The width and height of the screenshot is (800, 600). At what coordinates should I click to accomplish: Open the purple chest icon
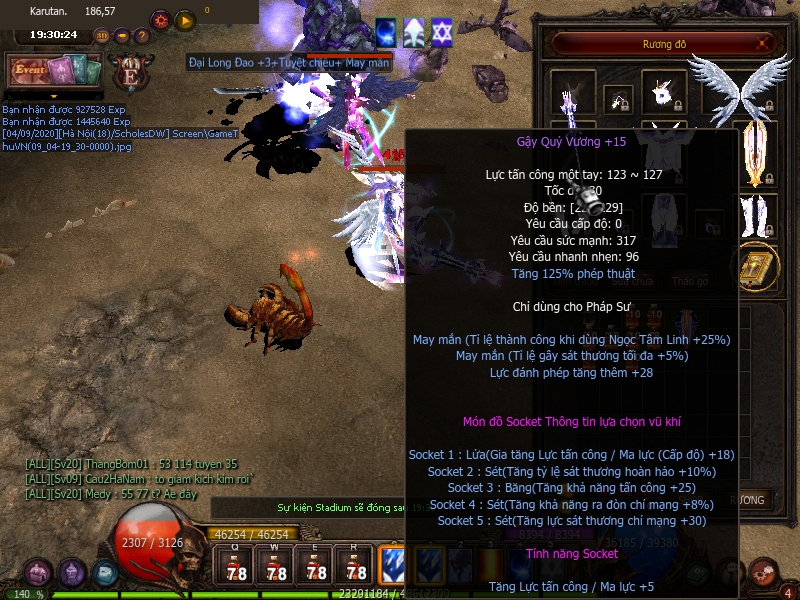39,573
